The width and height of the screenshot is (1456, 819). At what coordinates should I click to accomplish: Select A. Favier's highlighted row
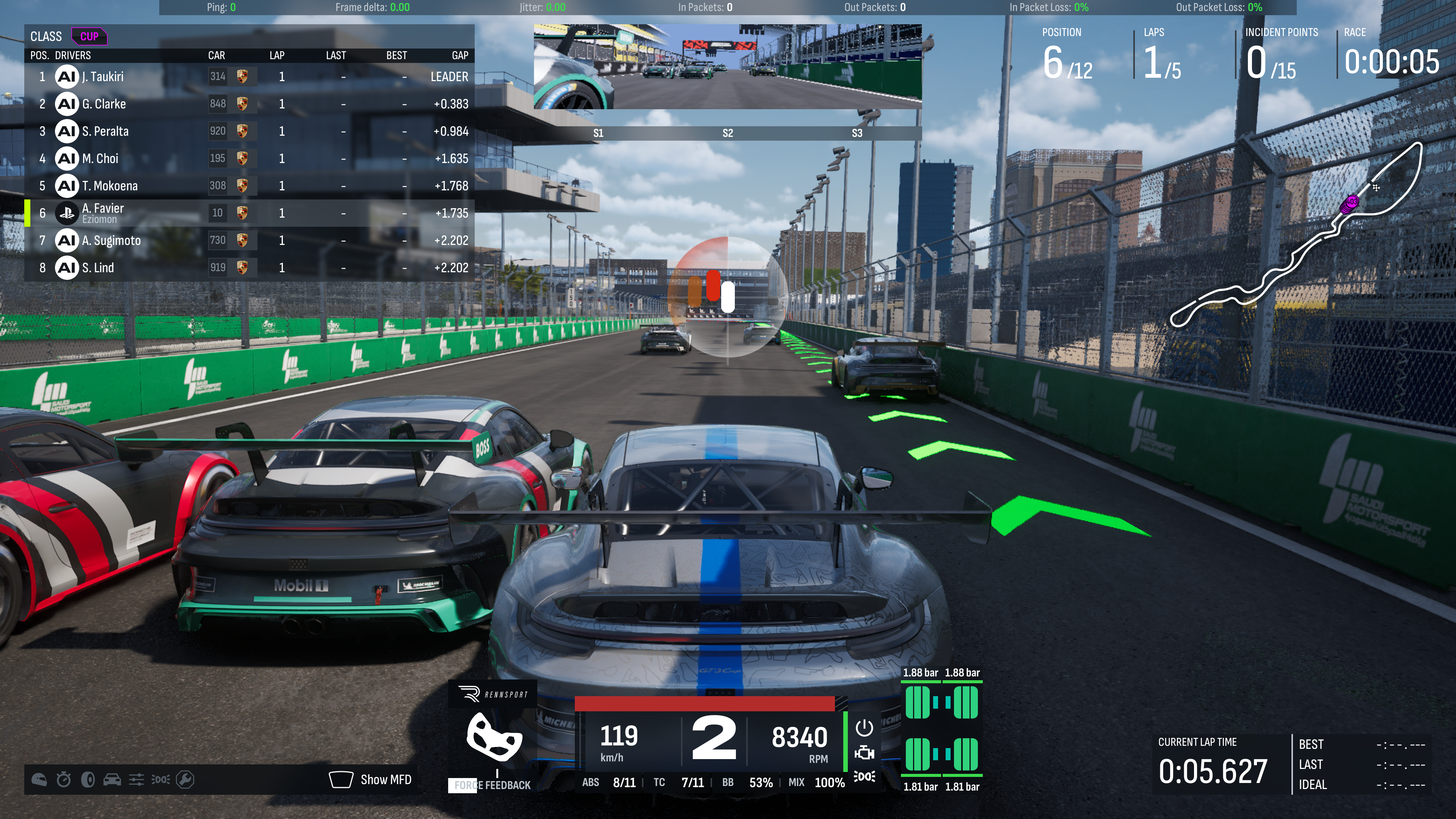(x=249, y=213)
